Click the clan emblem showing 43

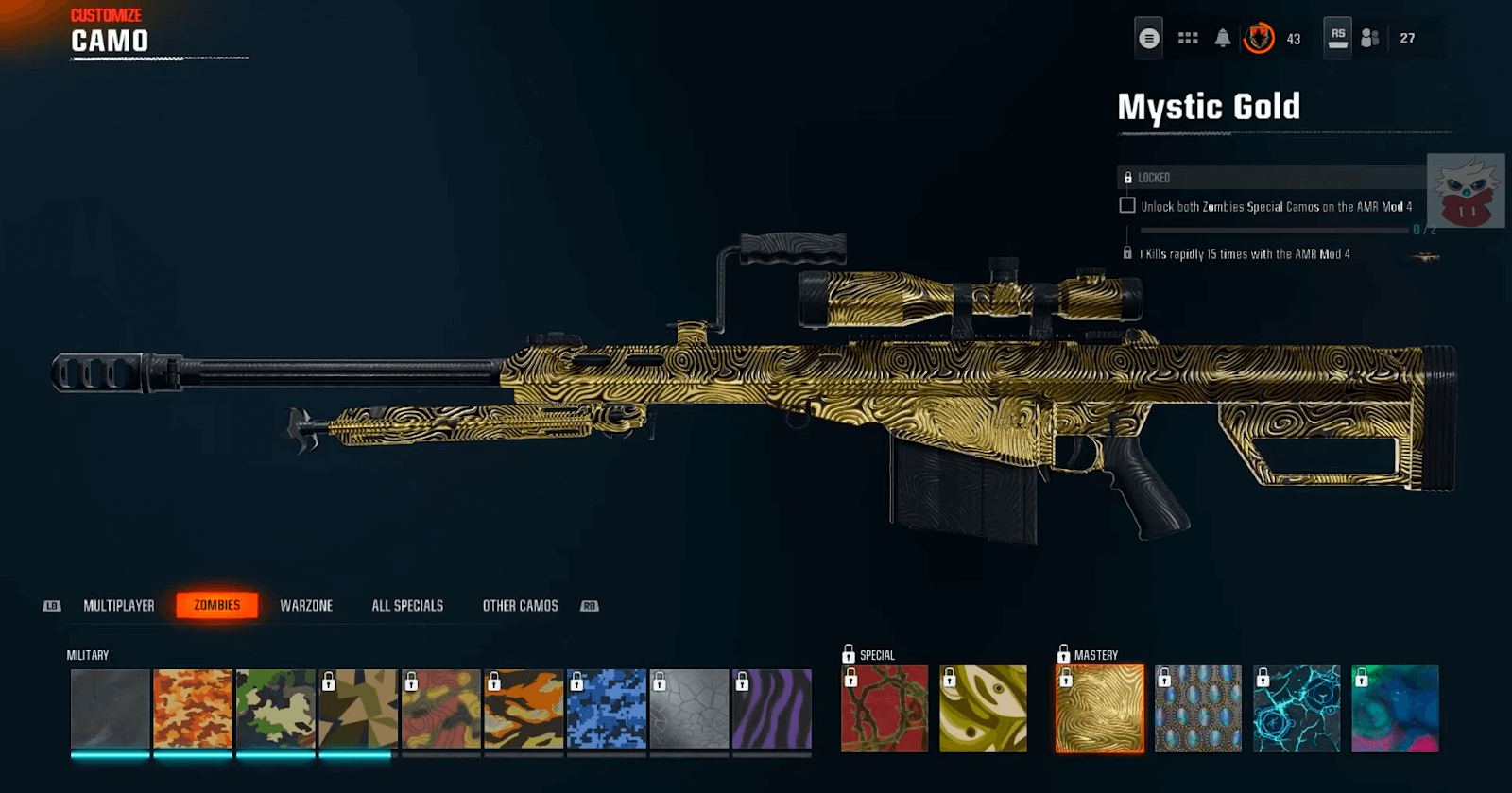[x=1259, y=38]
